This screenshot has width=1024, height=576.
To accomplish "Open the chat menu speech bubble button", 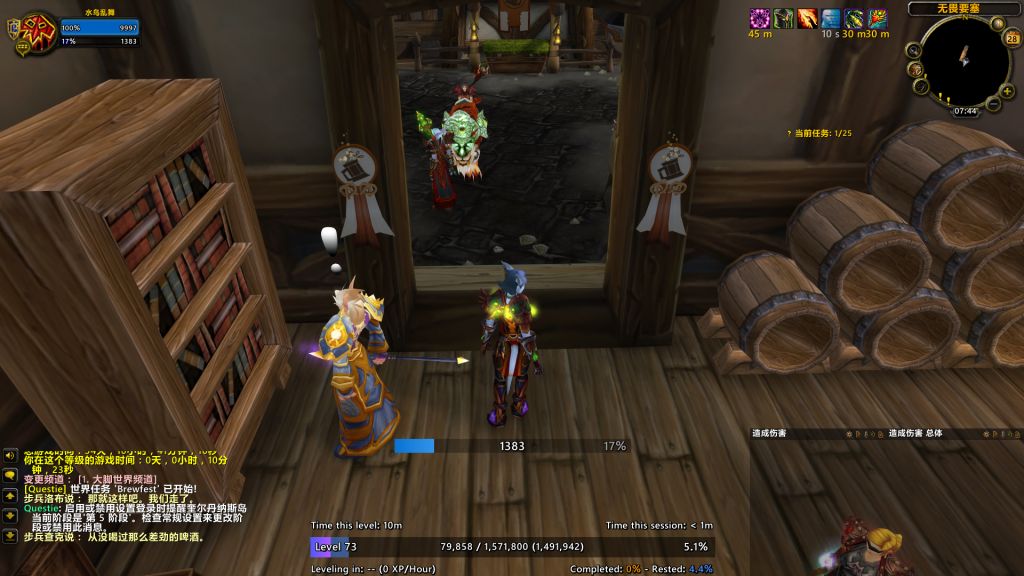I will coord(9,476).
